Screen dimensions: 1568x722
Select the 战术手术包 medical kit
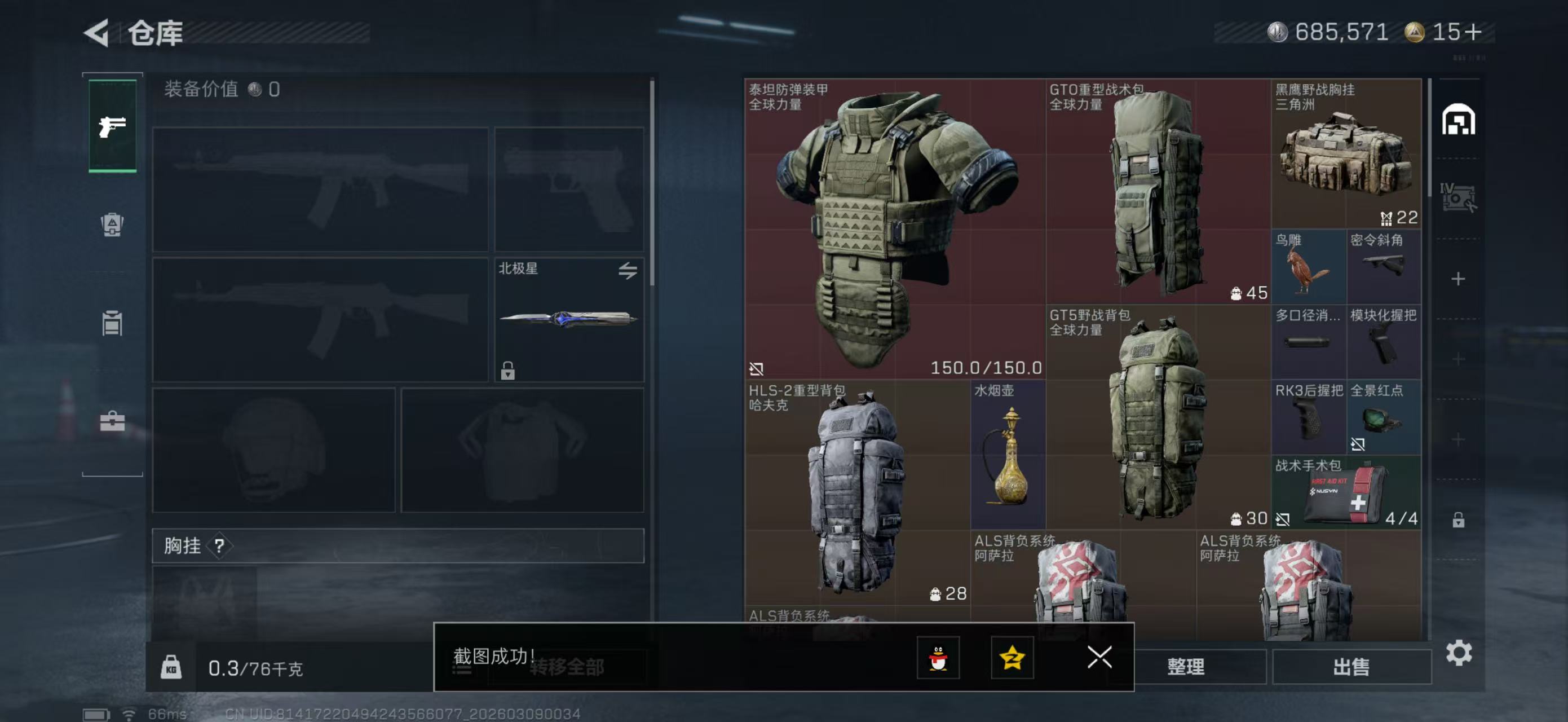coord(1346,492)
